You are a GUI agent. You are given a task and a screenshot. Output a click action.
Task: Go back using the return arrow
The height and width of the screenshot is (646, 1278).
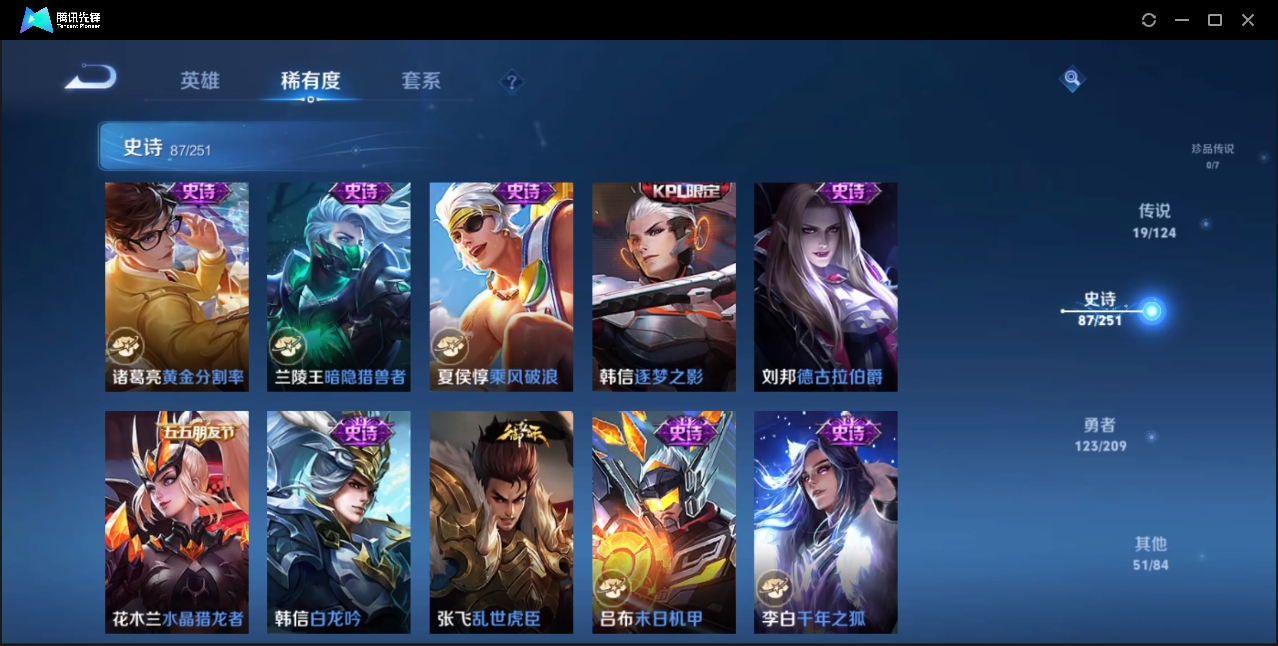pyautogui.click(x=91, y=78)
